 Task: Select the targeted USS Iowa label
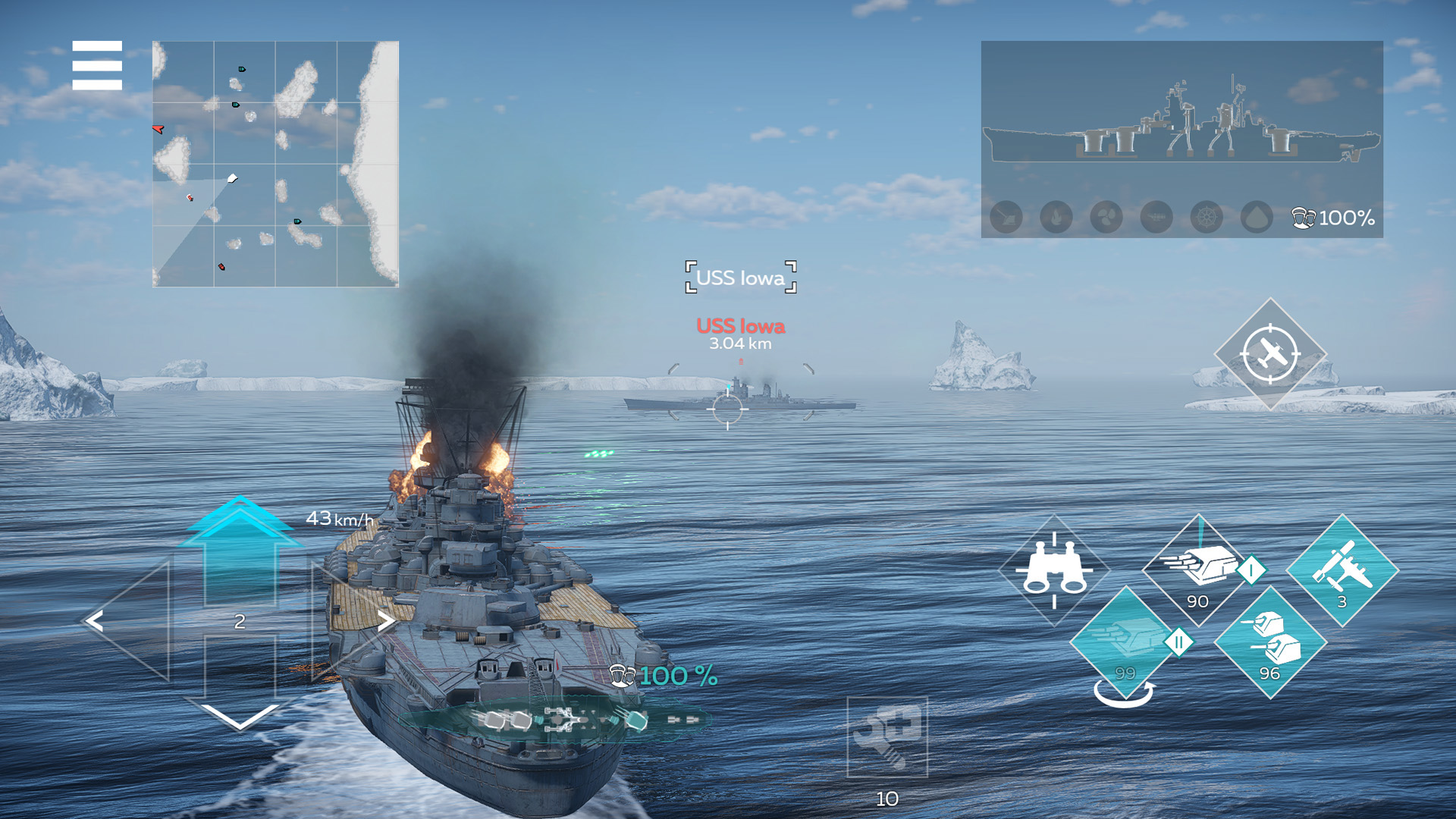[739, 278]
